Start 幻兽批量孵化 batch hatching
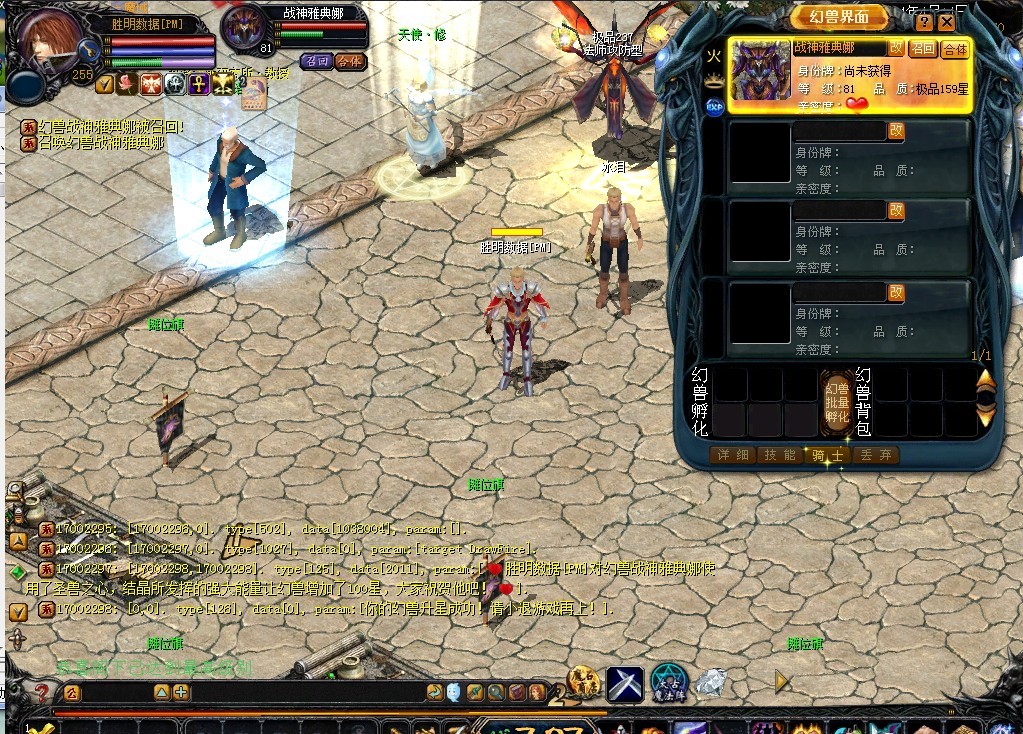 coord(837,402)
